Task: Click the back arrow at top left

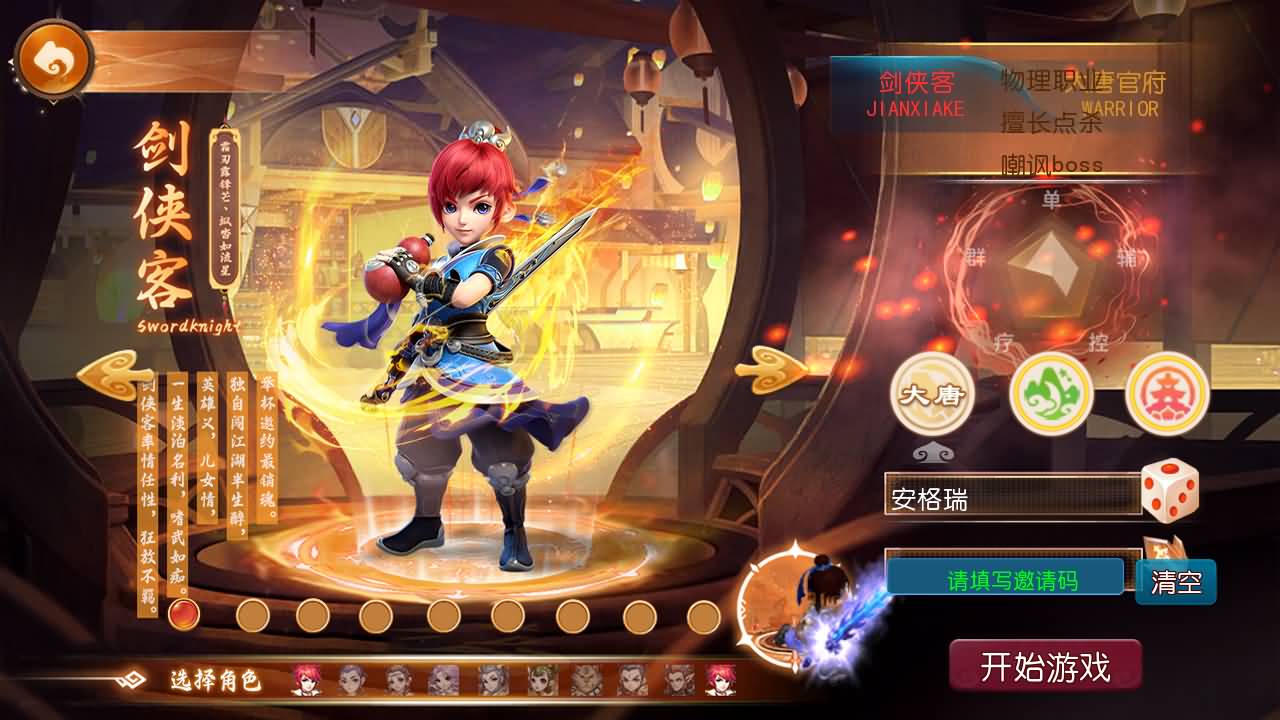Action: (x=55, y=57)
